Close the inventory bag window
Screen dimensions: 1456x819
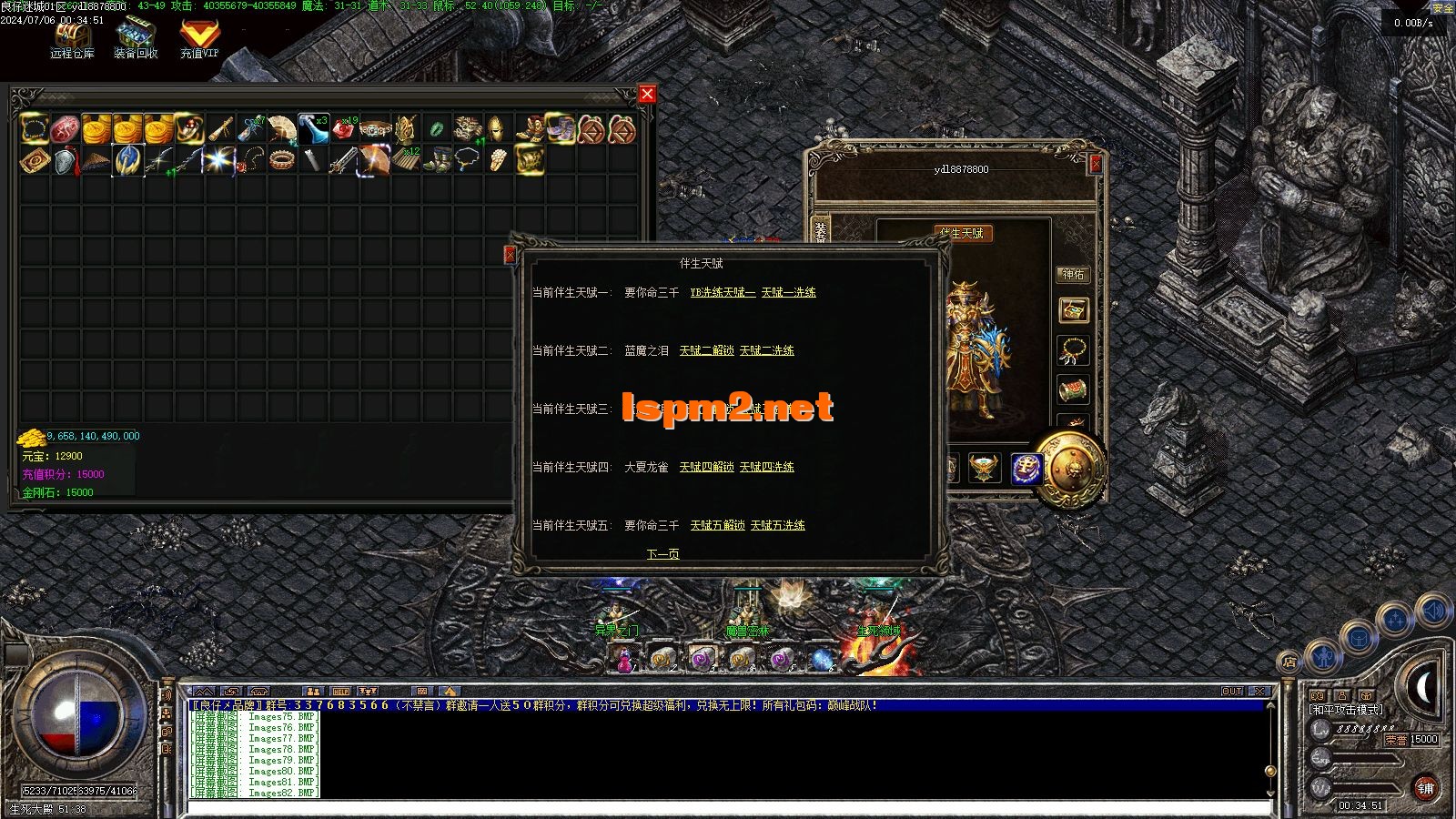pos(647,94)
